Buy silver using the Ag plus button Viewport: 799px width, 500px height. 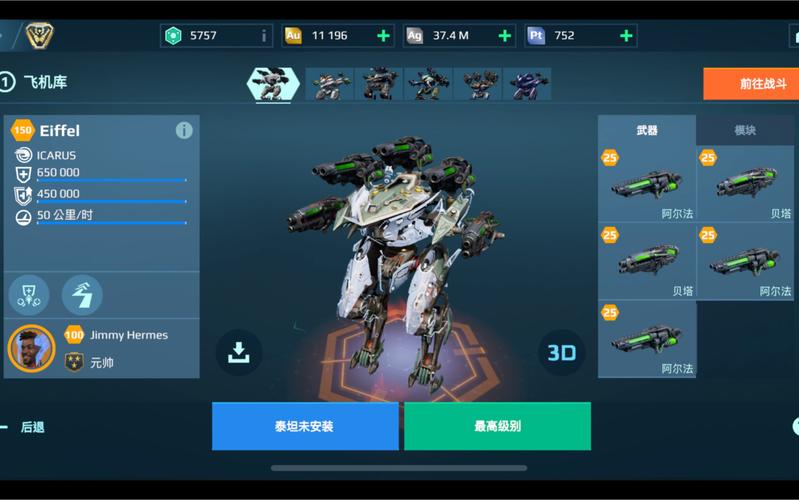505,36
